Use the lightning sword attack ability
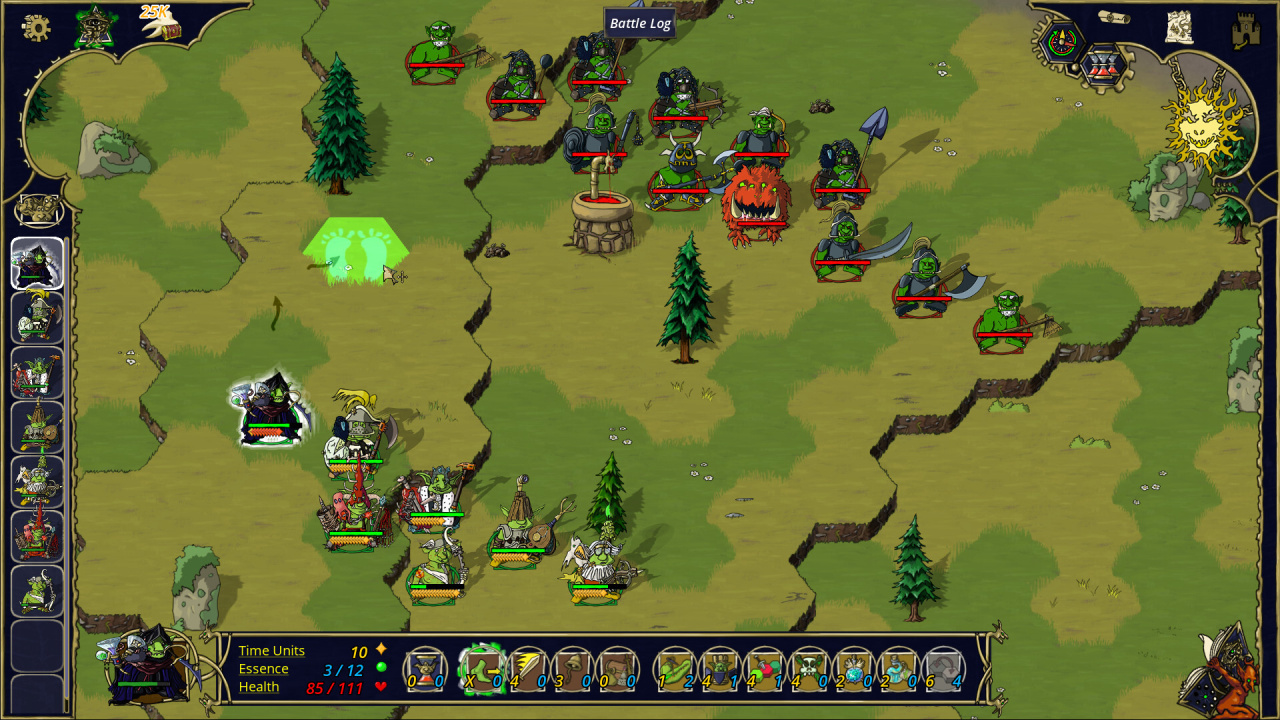 pyautogui.click(x=528, y=669)
